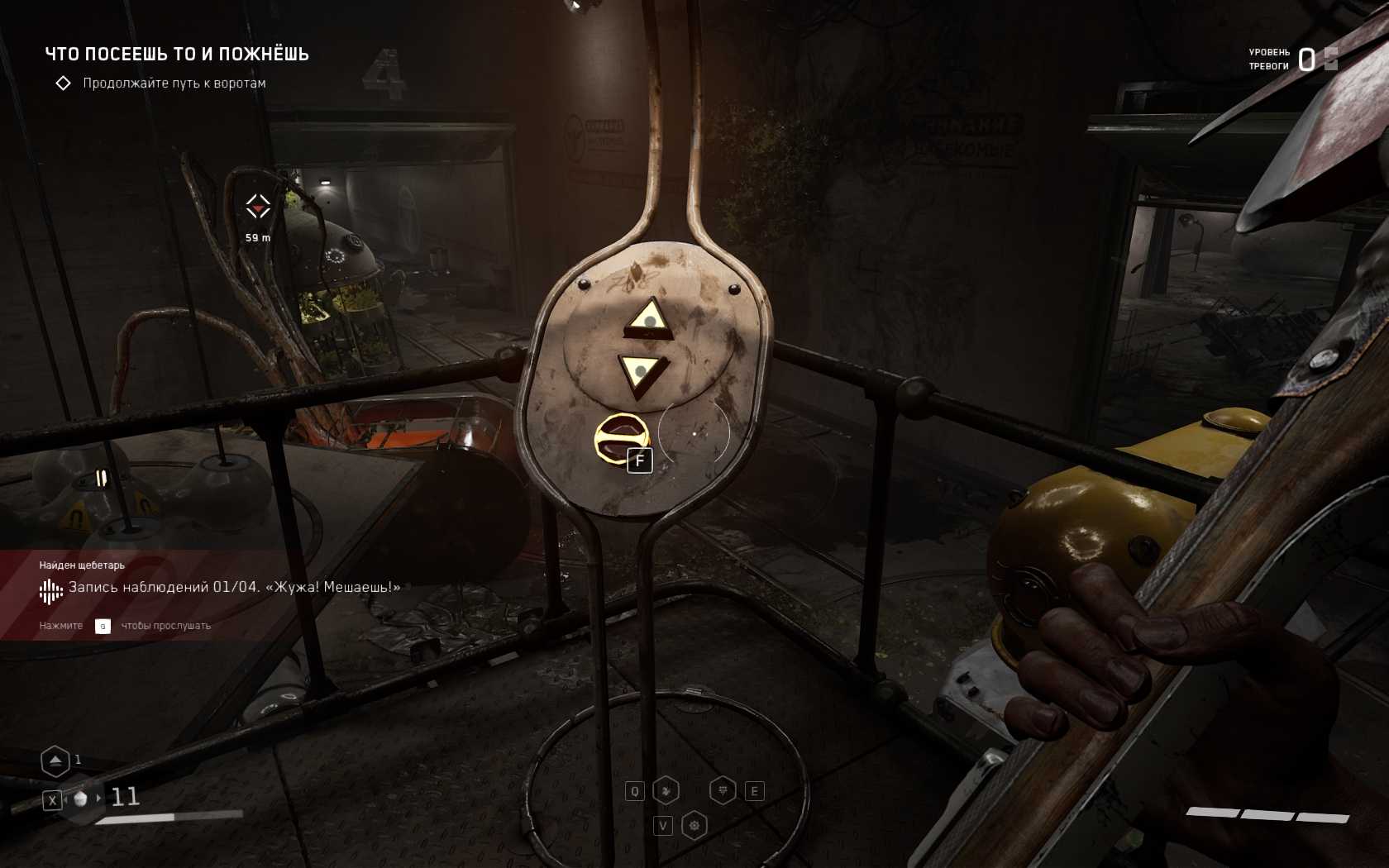Activate the left hexagon glove ability icon
This screenshot has height=868, width=1389.
[x=666, y=791]
